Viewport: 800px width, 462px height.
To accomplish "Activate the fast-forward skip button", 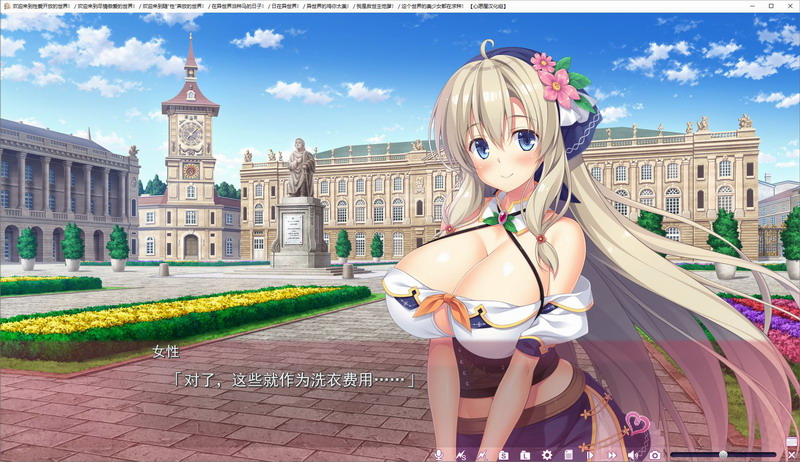I will tap(611, 455).
